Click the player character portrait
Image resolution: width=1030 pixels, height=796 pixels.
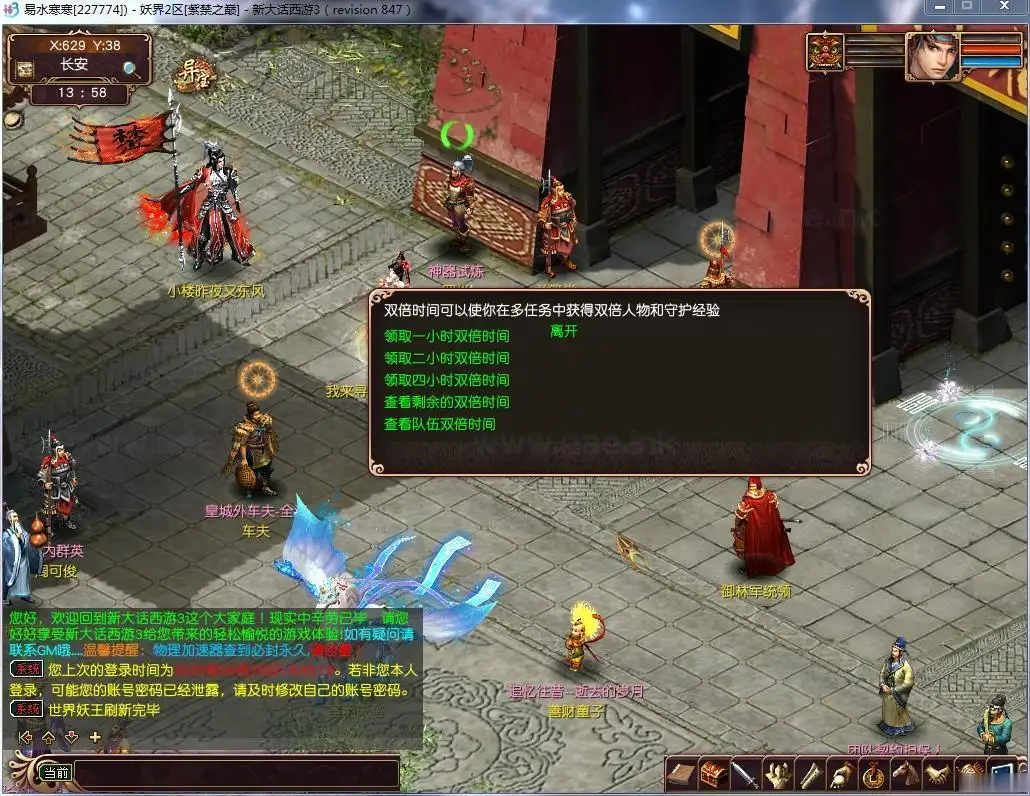click(931, 57)
